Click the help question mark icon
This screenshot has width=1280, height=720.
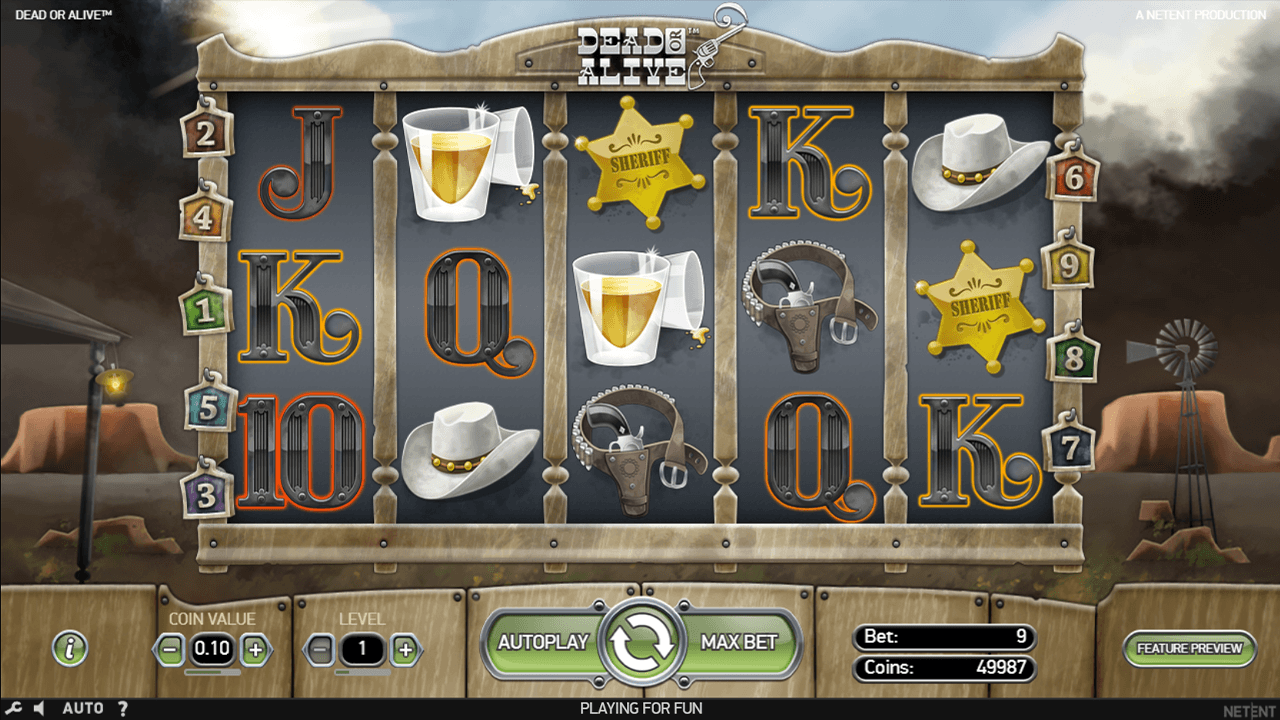point(124,707)
